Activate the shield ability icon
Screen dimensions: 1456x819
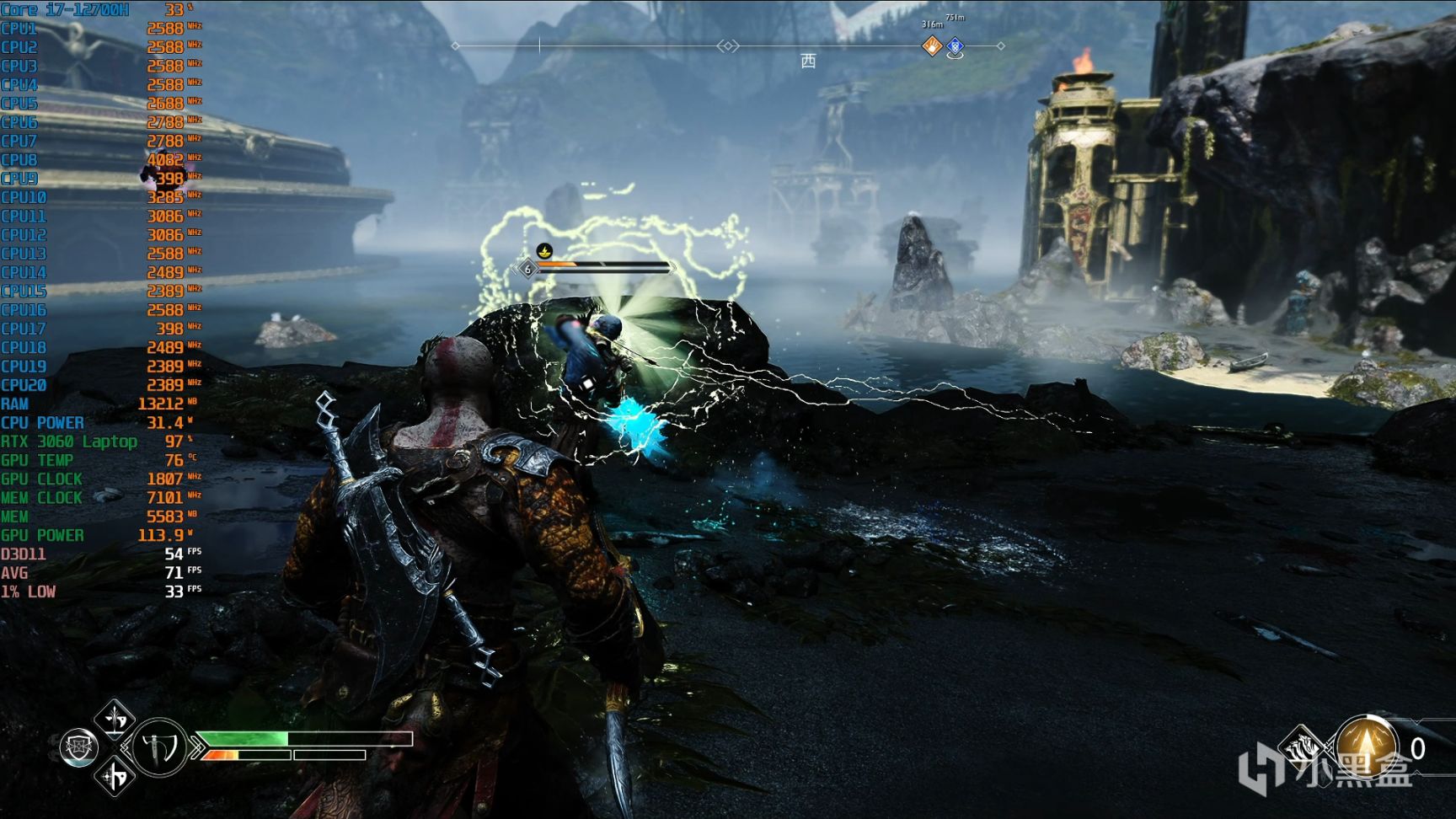(x=80, y=747)
